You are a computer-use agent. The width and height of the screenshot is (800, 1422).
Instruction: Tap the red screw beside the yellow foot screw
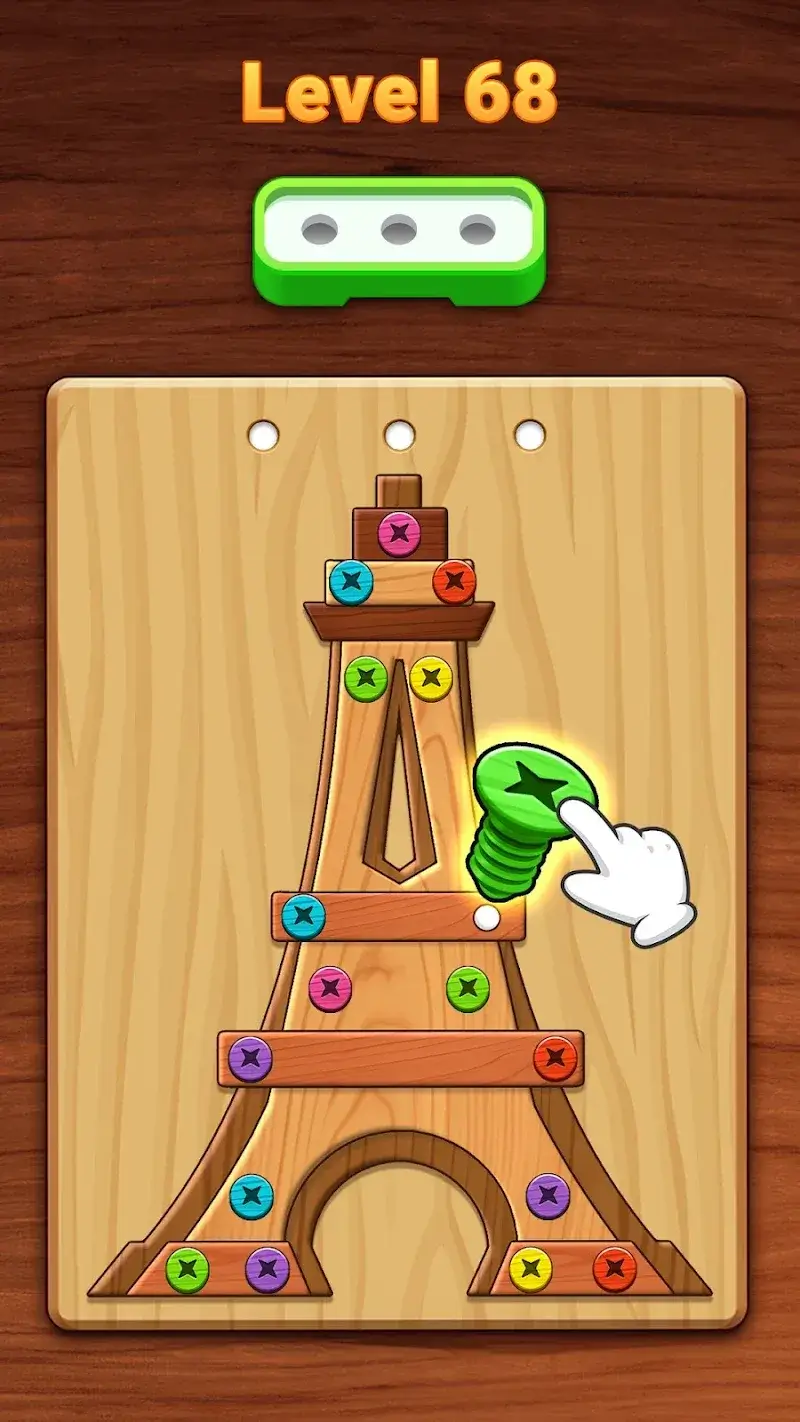614,1270
